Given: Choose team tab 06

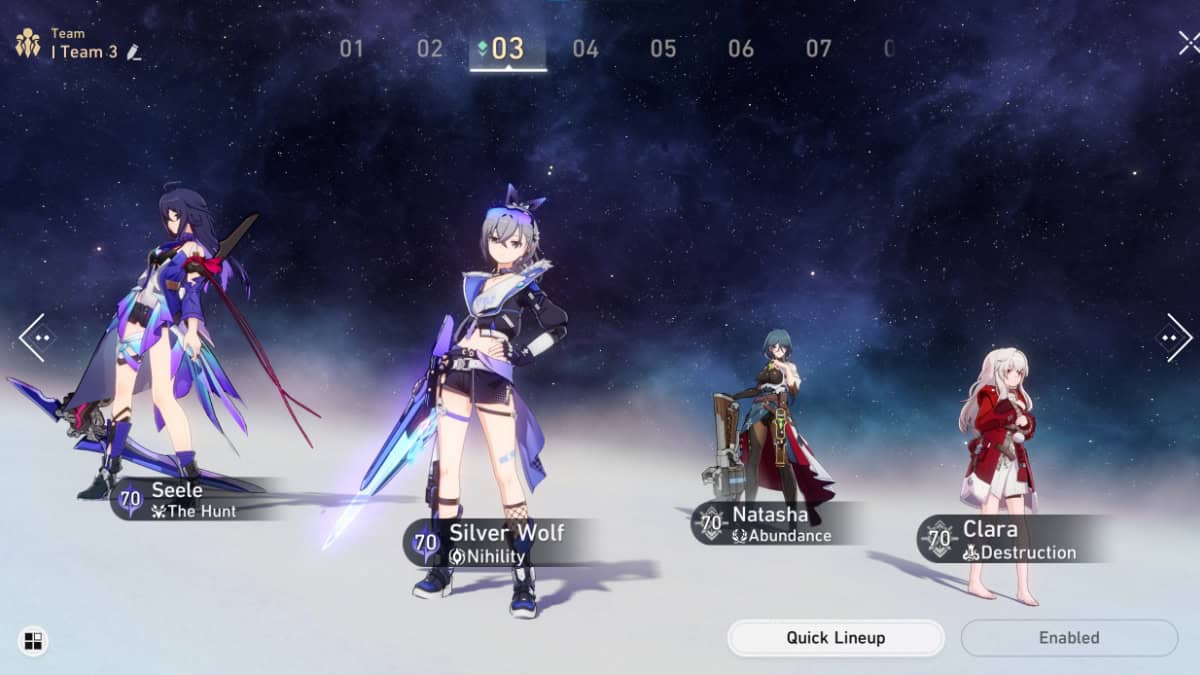Looking at the screenshot, I should point(741,48).
